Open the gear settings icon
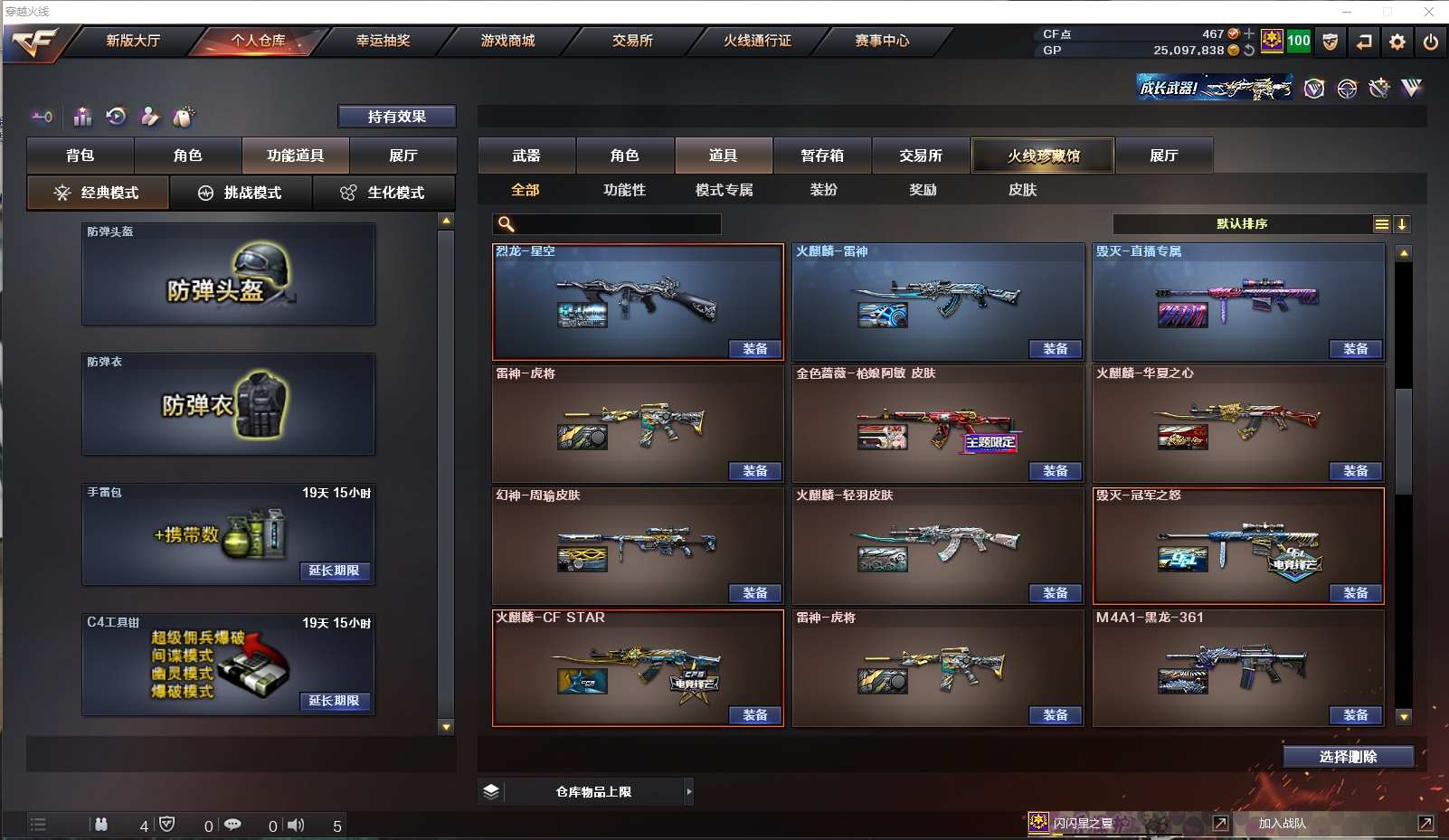The width and height of the screenshot is (1449, 840). coord(1397,42)
